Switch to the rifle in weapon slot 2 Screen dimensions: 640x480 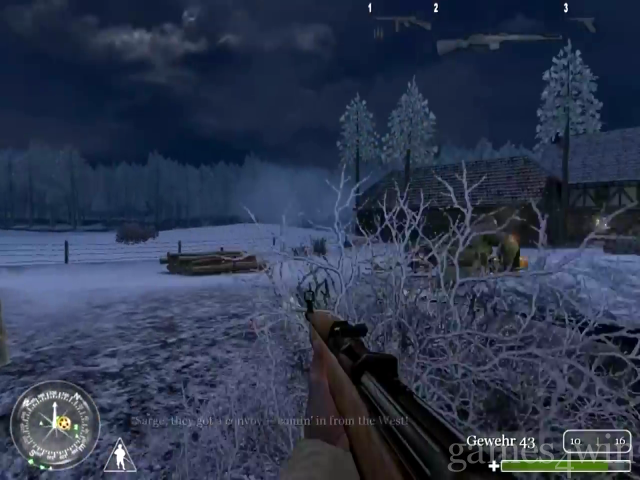coord(497,43)
